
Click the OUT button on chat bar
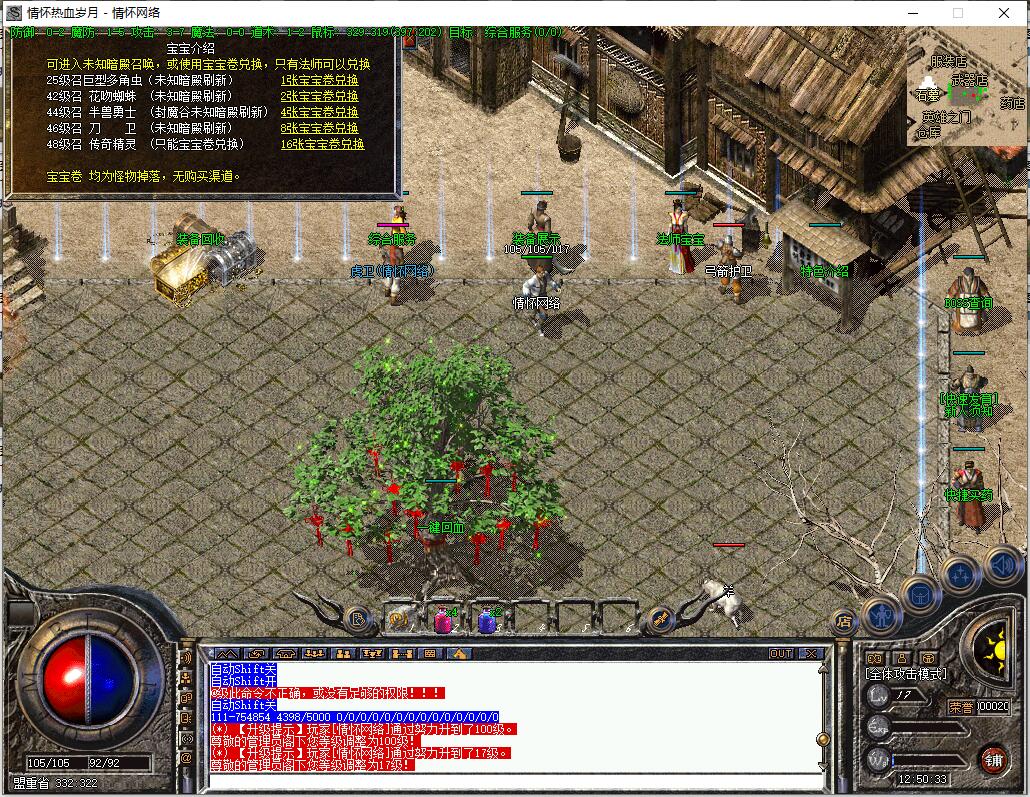pos(781,654)
